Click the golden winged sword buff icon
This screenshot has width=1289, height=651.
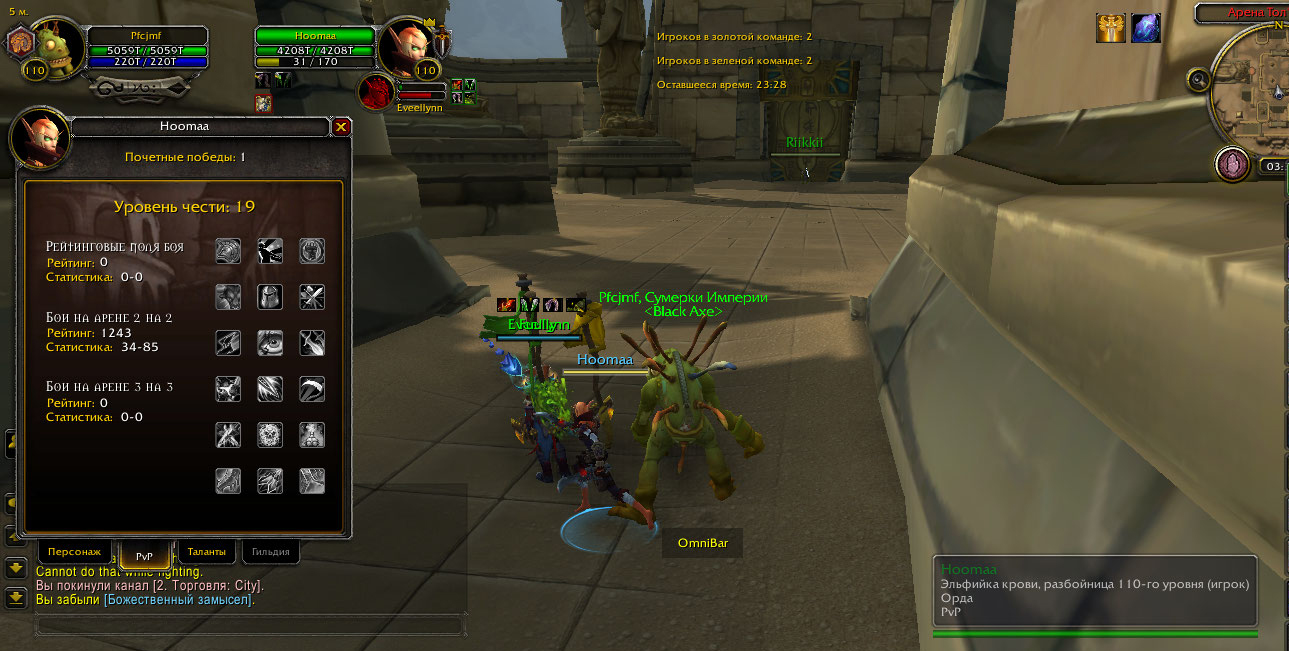pyautogui.click(x=1111, y=28)
